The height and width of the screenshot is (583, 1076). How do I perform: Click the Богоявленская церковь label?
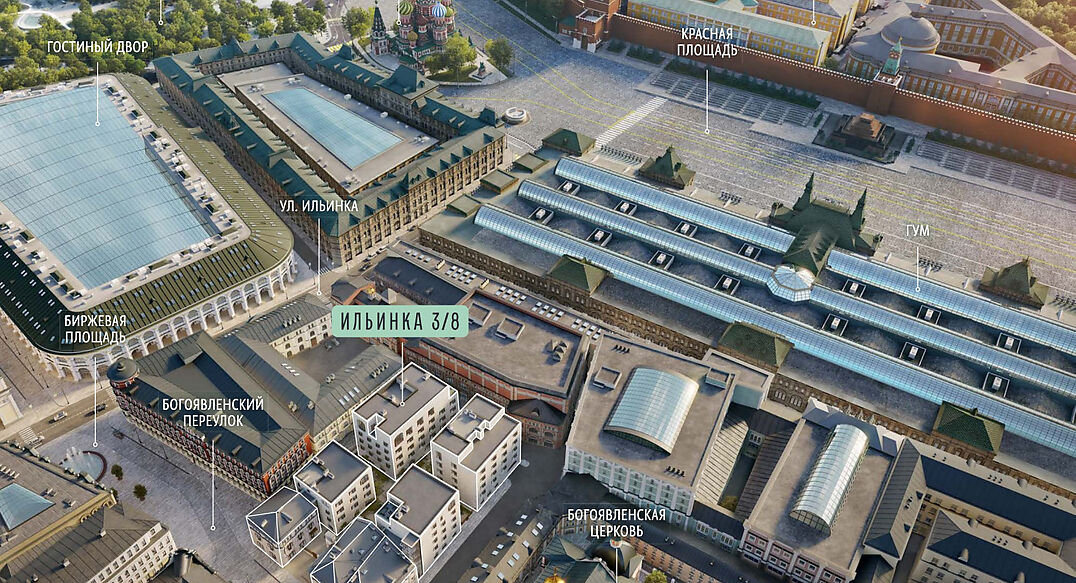(616, 522)
